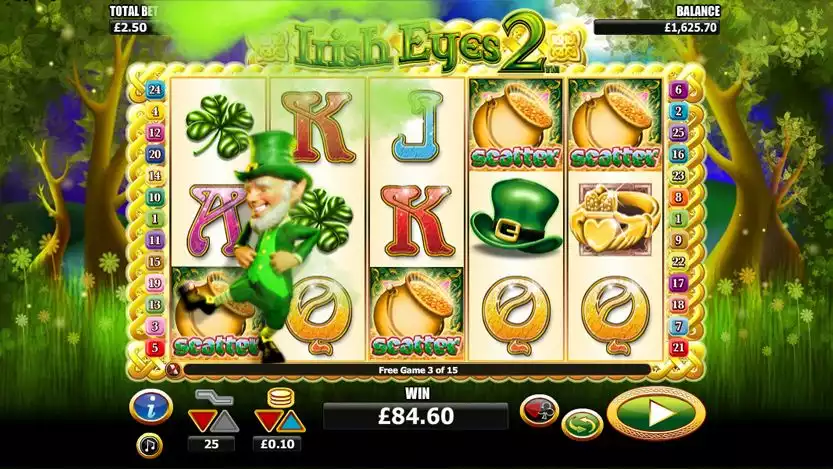Select payline number 6 marker

[x=679, y=89]
